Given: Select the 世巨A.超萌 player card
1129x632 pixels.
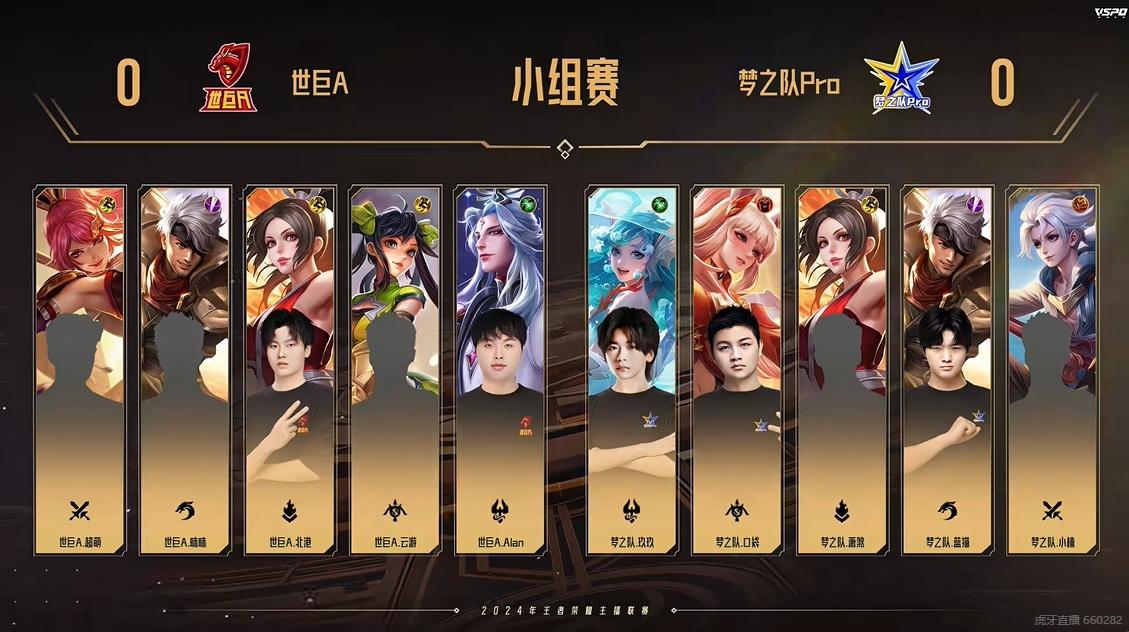Looking at the screenshot, I should tap(80, 370).
